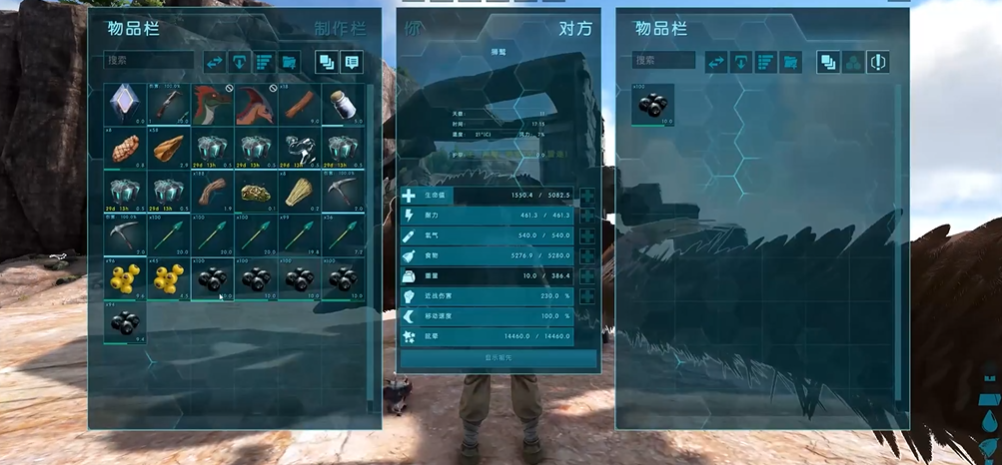Toggle the tooltip speech-bubble button in your inventory

pyautogui.click(x=352, y=61)
